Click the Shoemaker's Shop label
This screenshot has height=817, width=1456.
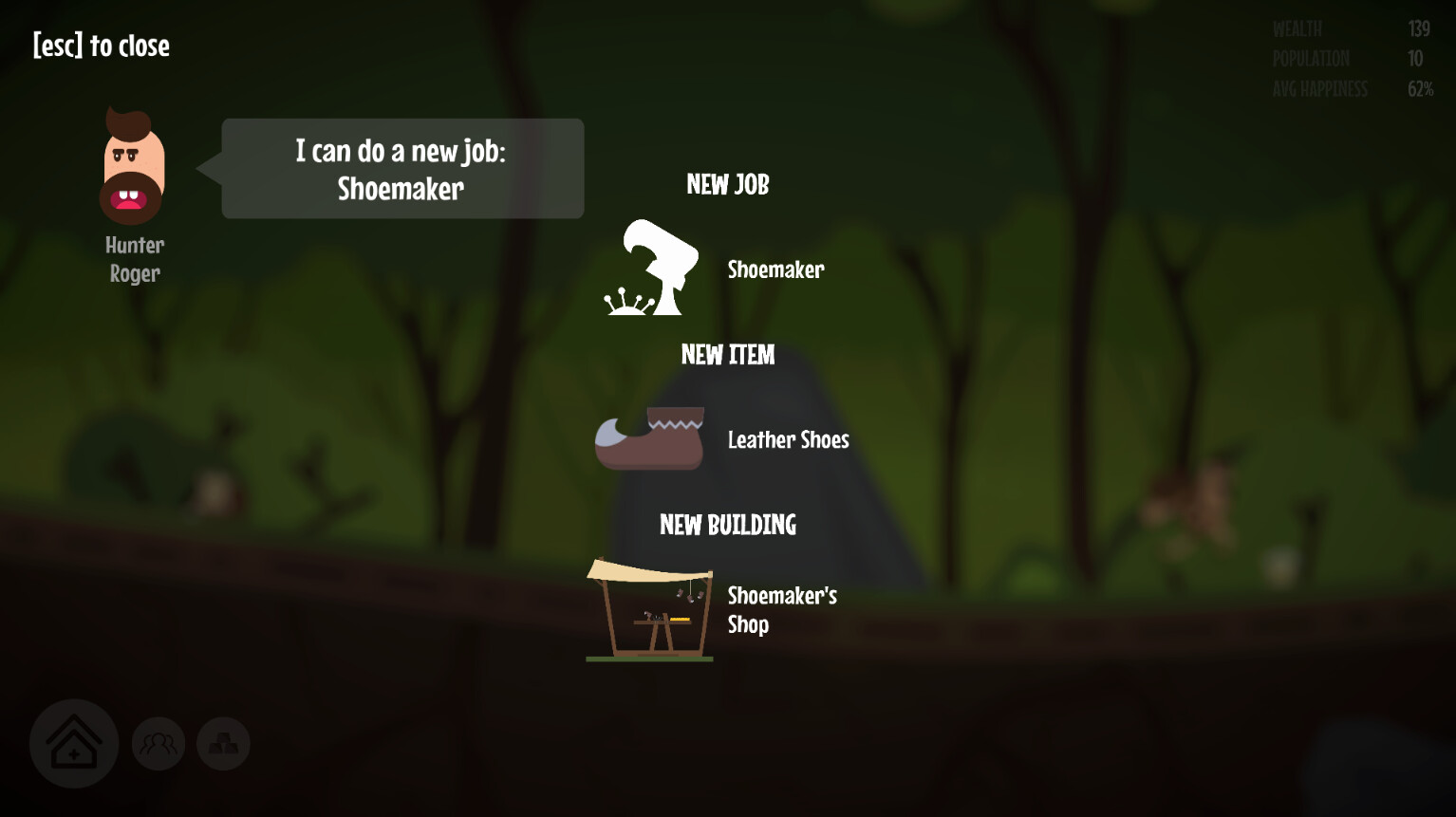pos(781,609)
